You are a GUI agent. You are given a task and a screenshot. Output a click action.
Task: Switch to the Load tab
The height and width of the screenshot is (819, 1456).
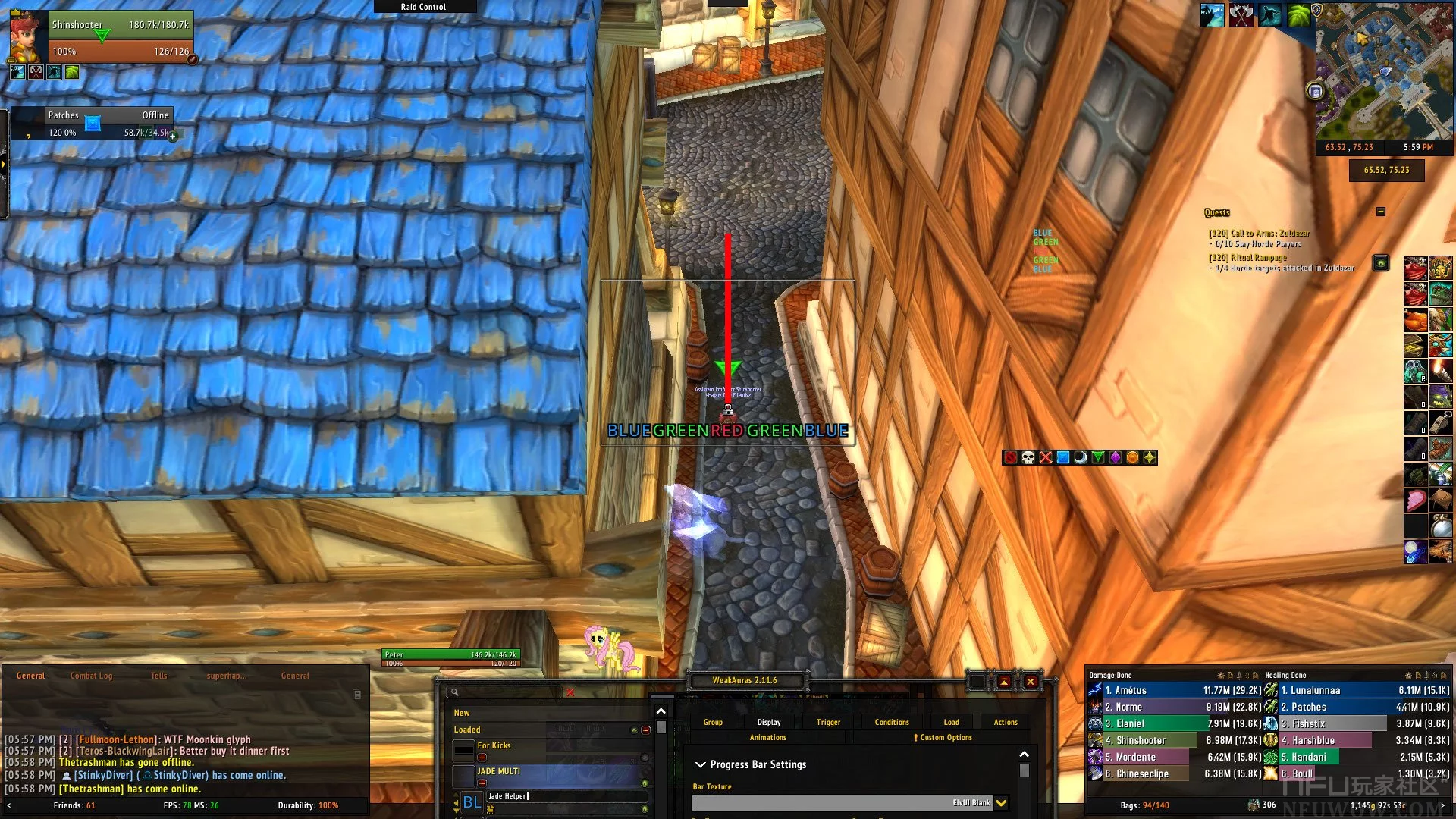coord(951,722)
